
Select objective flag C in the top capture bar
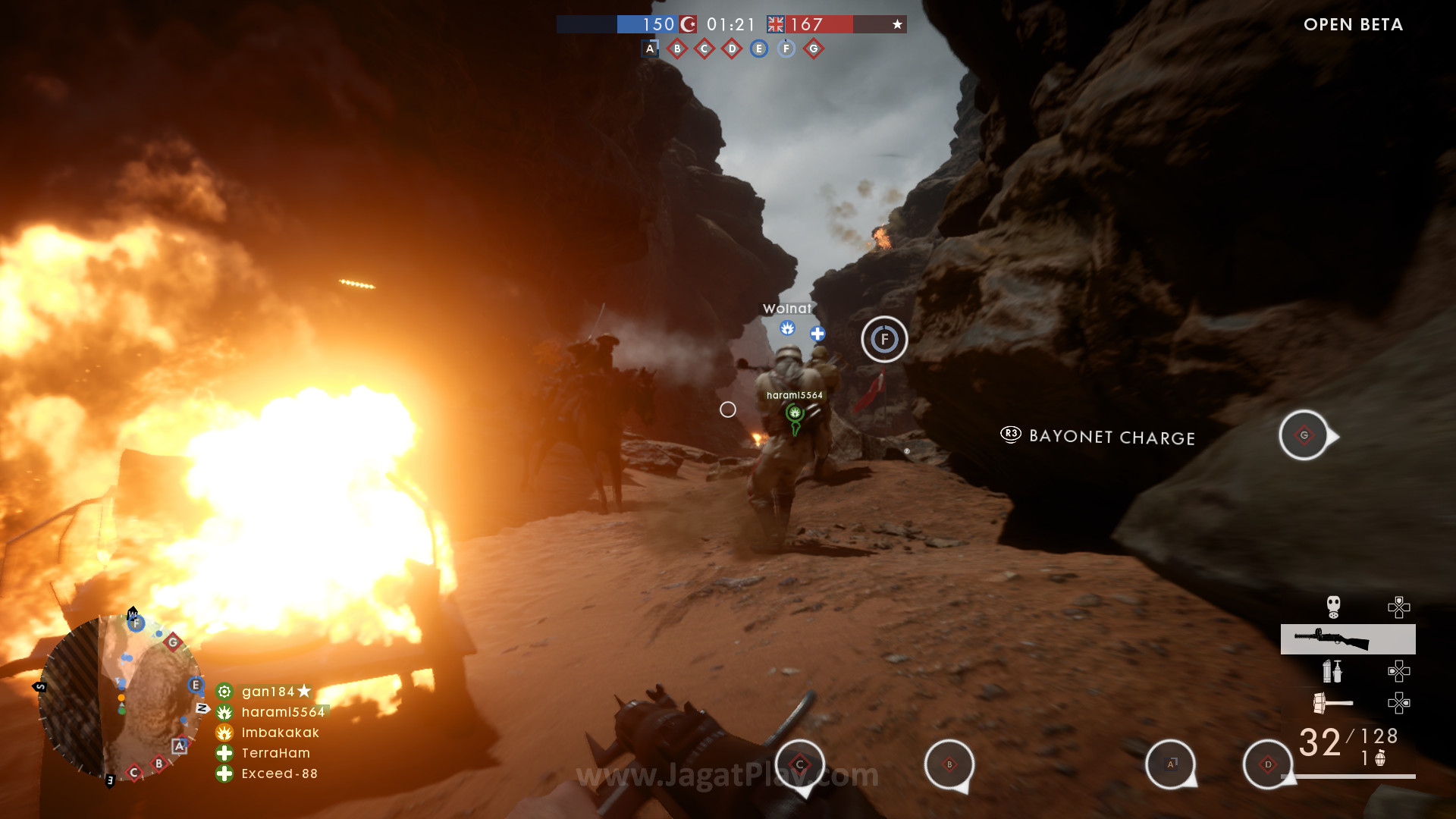pos(704,49)
